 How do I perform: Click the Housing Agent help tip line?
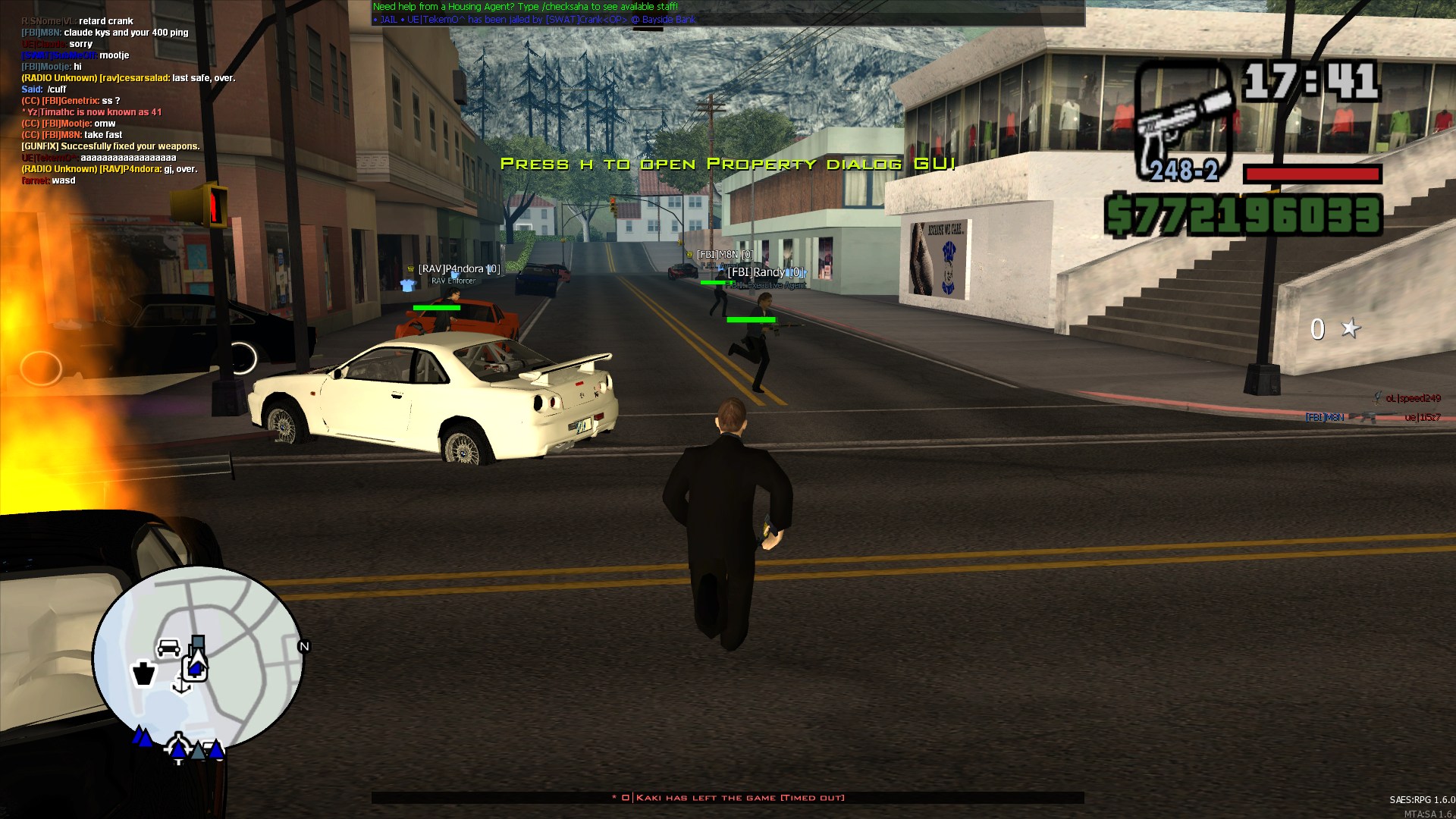[525, 7]
